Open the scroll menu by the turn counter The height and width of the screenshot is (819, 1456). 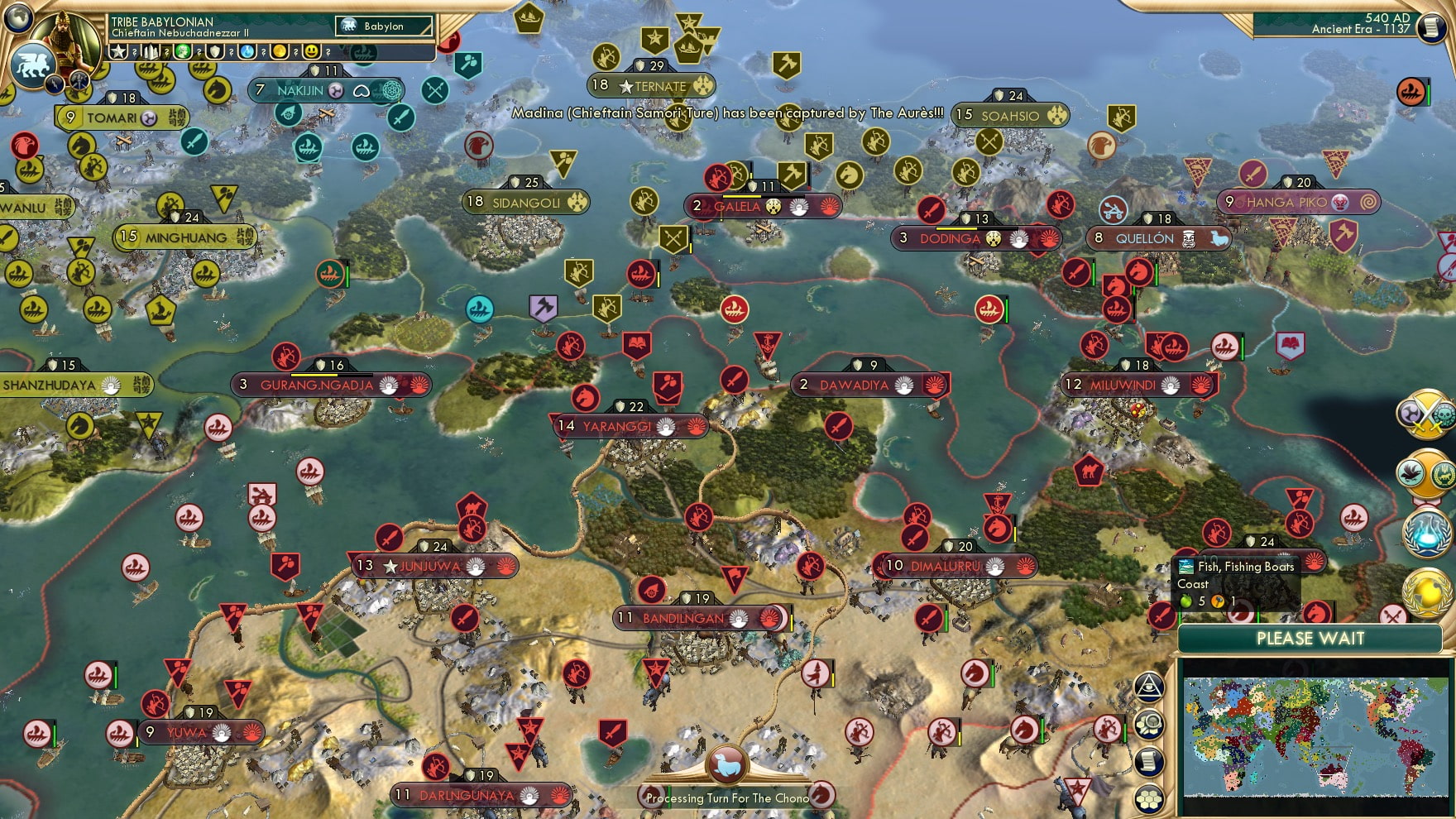[1430, 28]
